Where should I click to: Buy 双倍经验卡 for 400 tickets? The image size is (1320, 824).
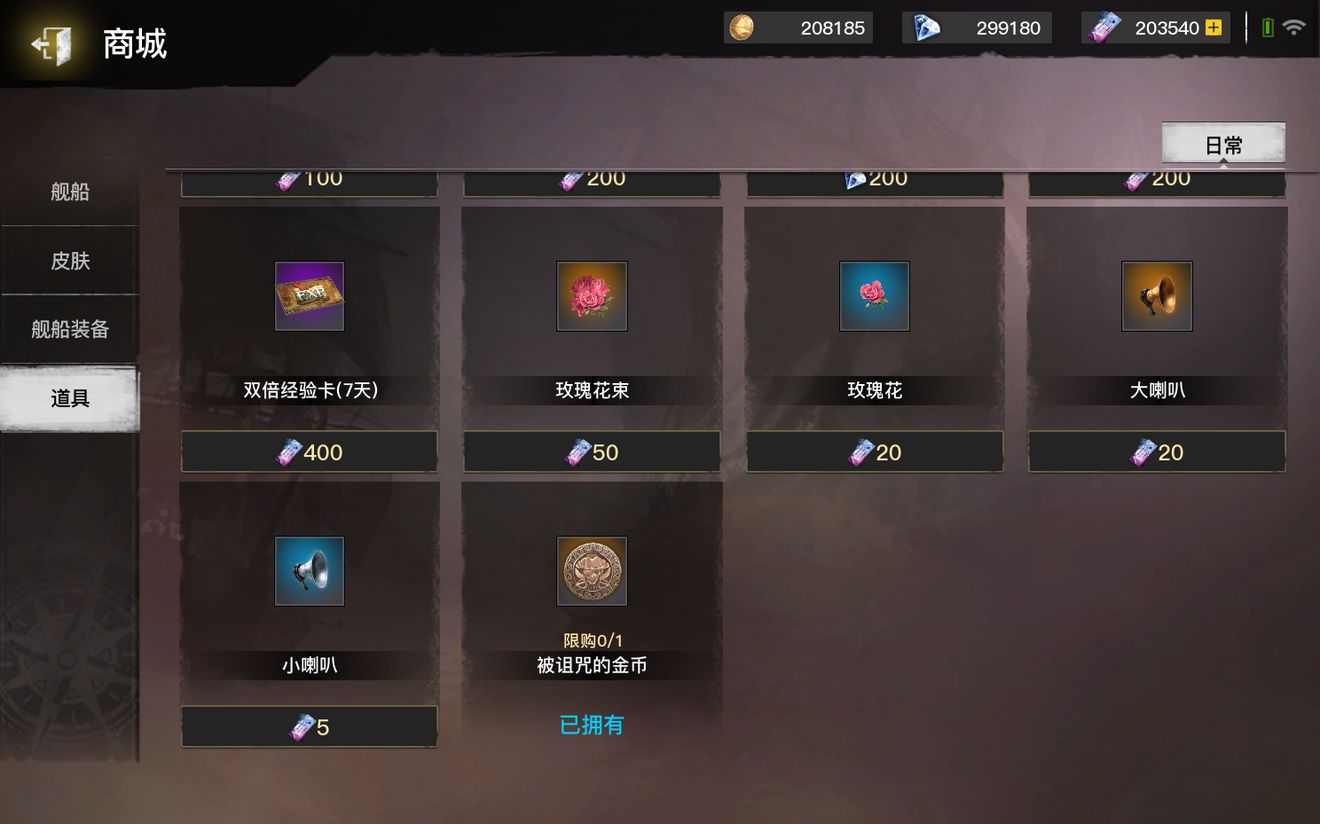pos(309,451)
